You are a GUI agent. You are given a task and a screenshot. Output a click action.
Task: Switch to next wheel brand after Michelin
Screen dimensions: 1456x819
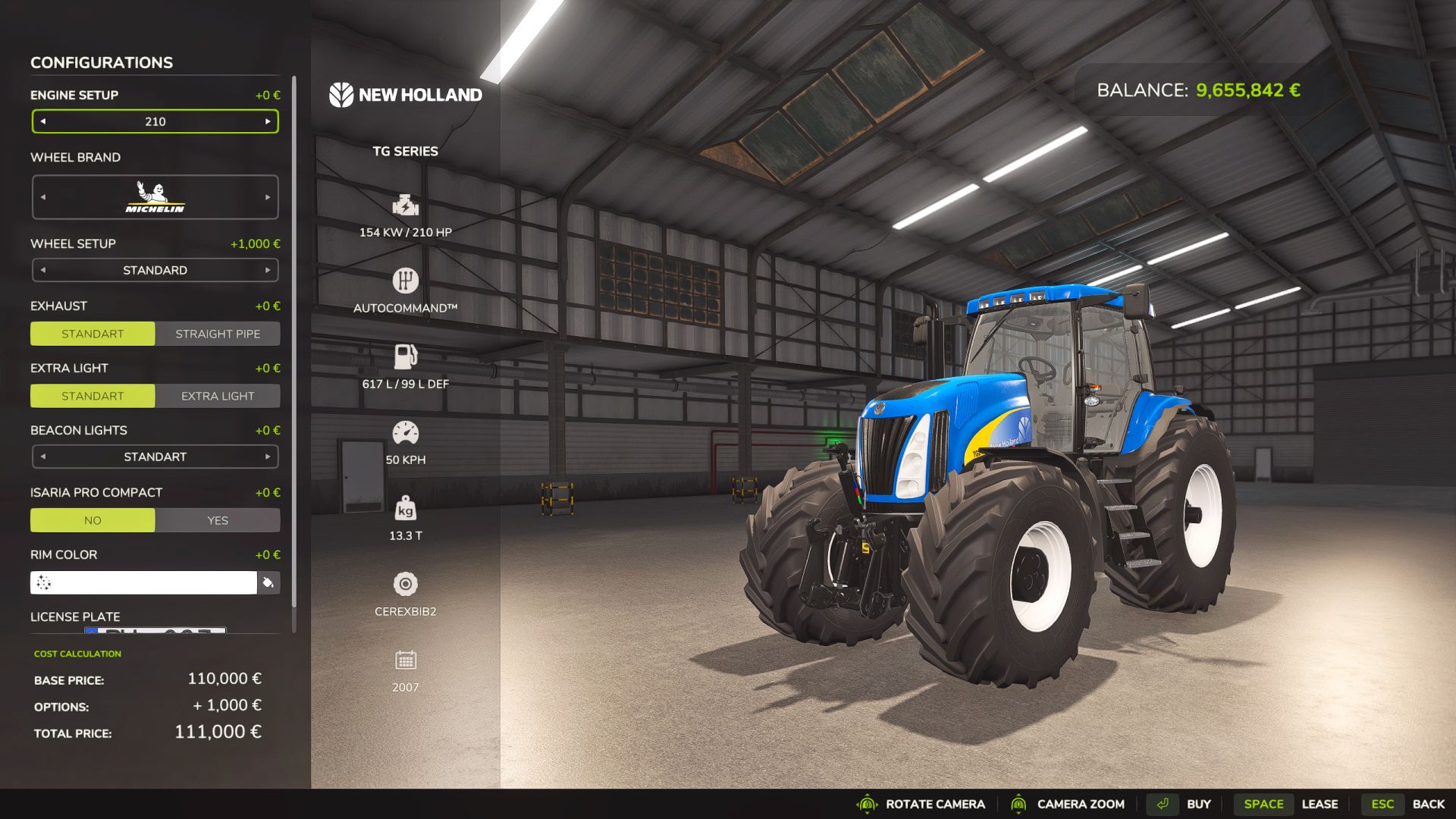pos(268,197)
